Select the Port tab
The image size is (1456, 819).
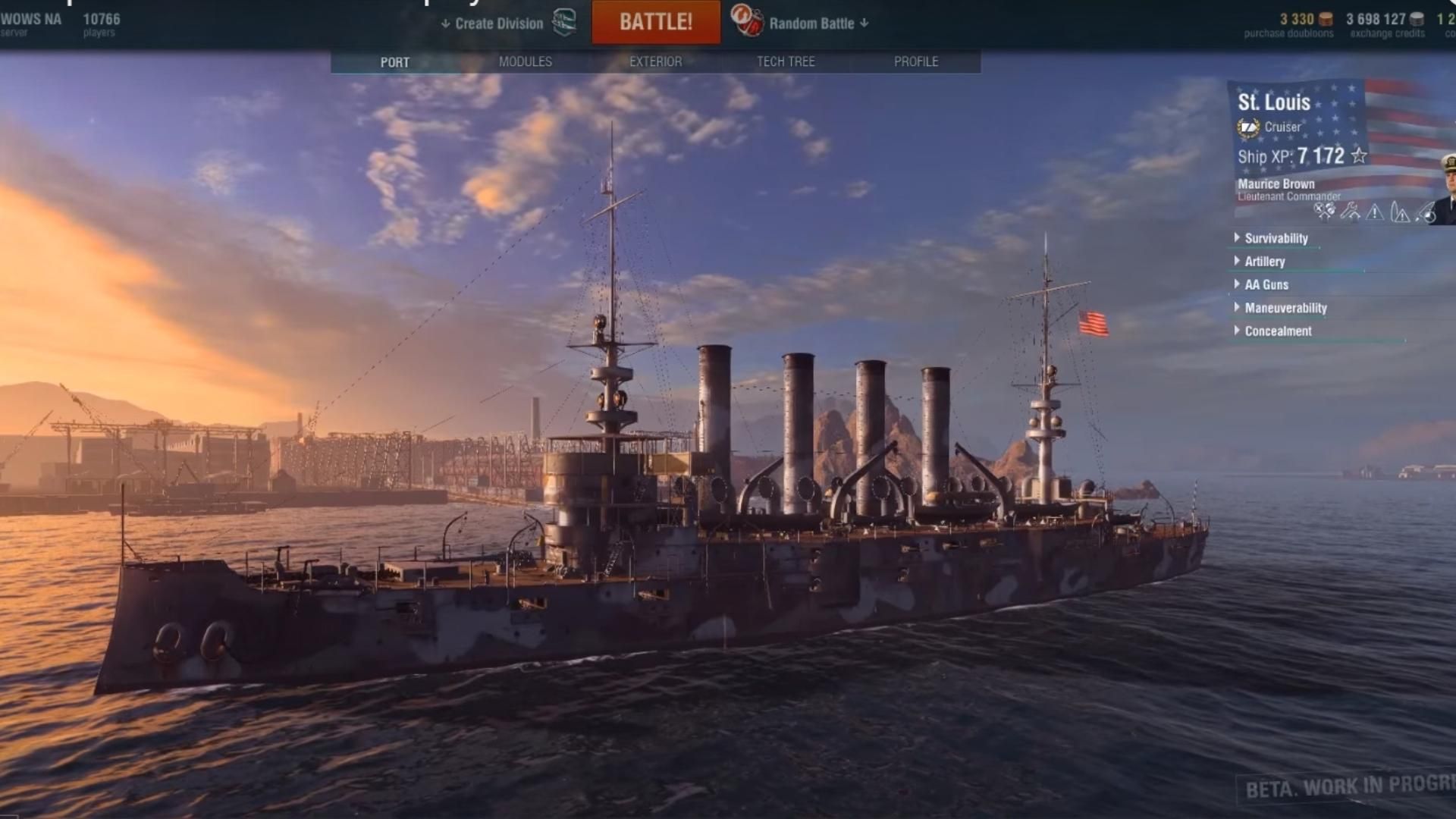coord(394,62)
